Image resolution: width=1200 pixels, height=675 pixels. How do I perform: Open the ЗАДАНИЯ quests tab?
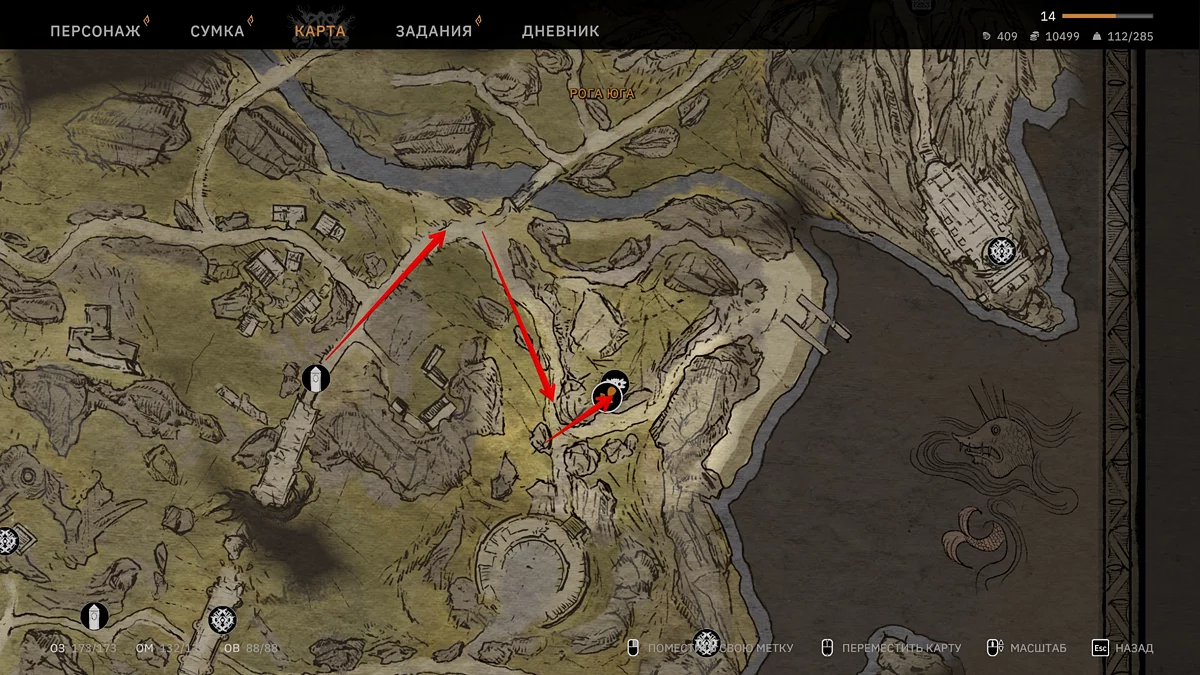[x=433, y=30]
